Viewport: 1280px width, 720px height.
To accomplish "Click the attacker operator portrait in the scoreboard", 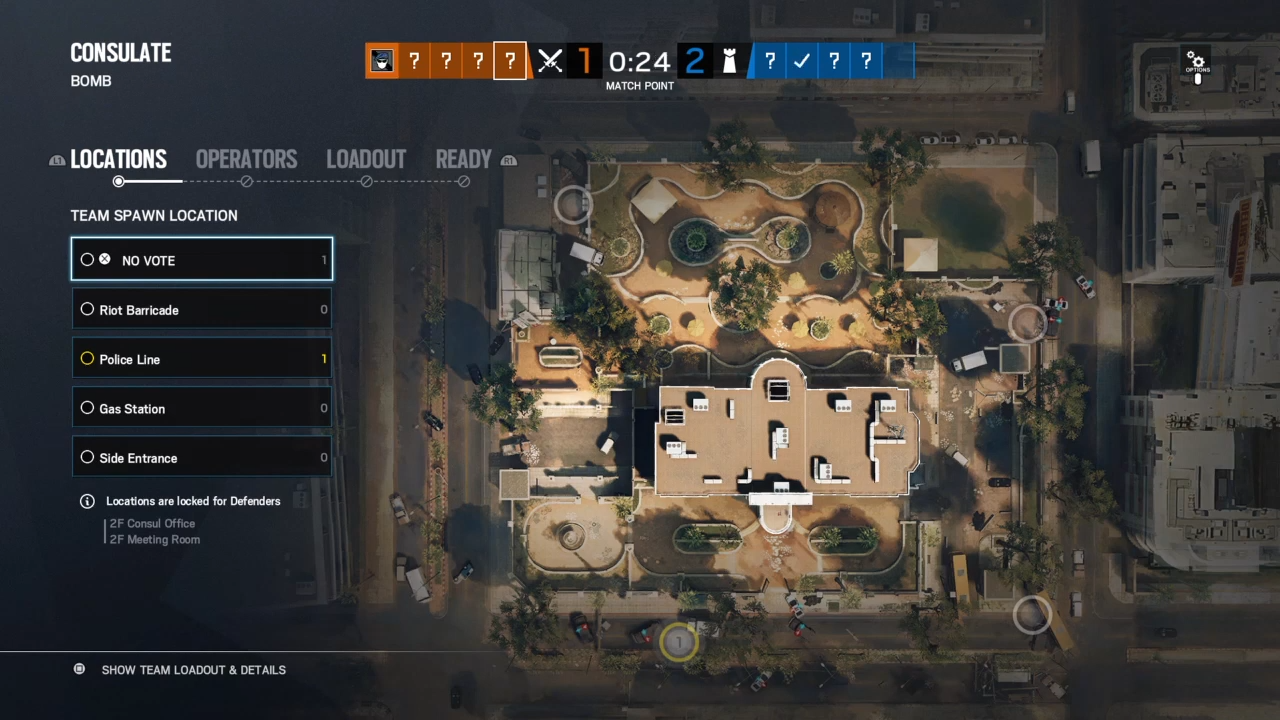I will (382, 61).
